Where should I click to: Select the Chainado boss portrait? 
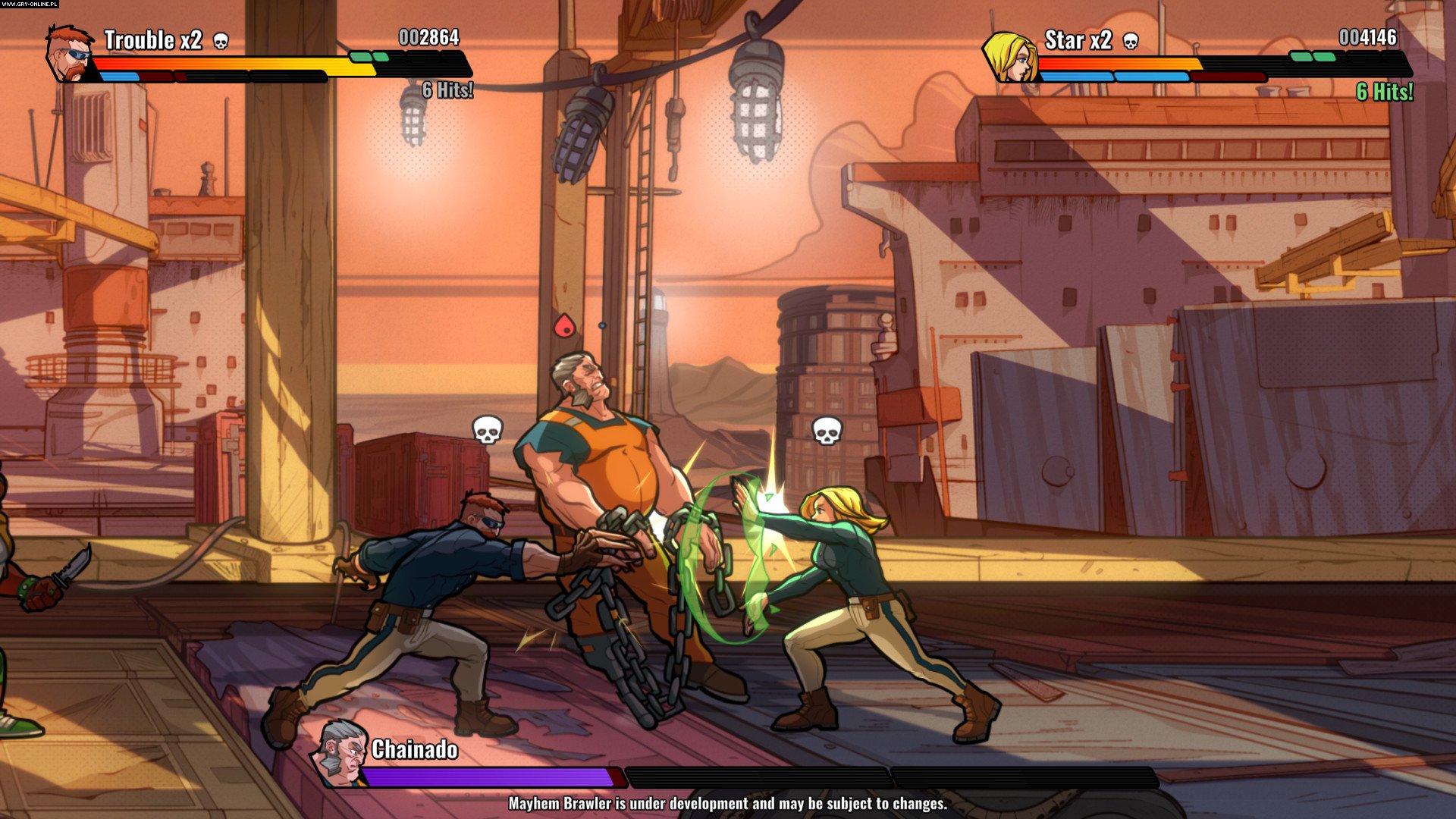(341, 753)
